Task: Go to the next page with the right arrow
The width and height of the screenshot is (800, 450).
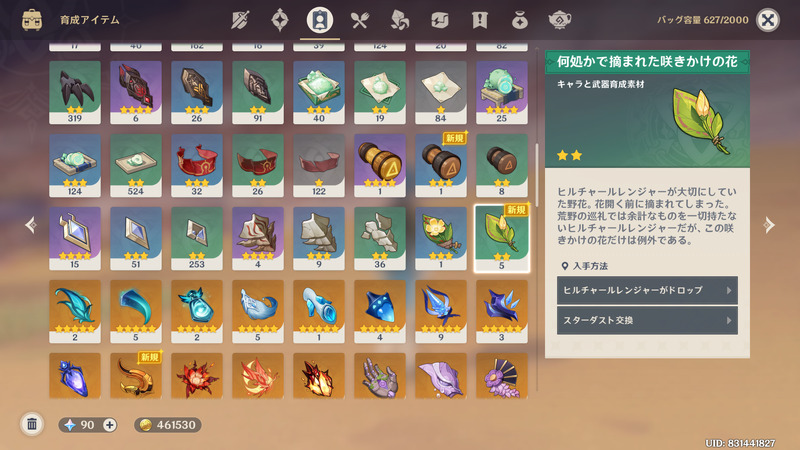Action: pos(769,225)
